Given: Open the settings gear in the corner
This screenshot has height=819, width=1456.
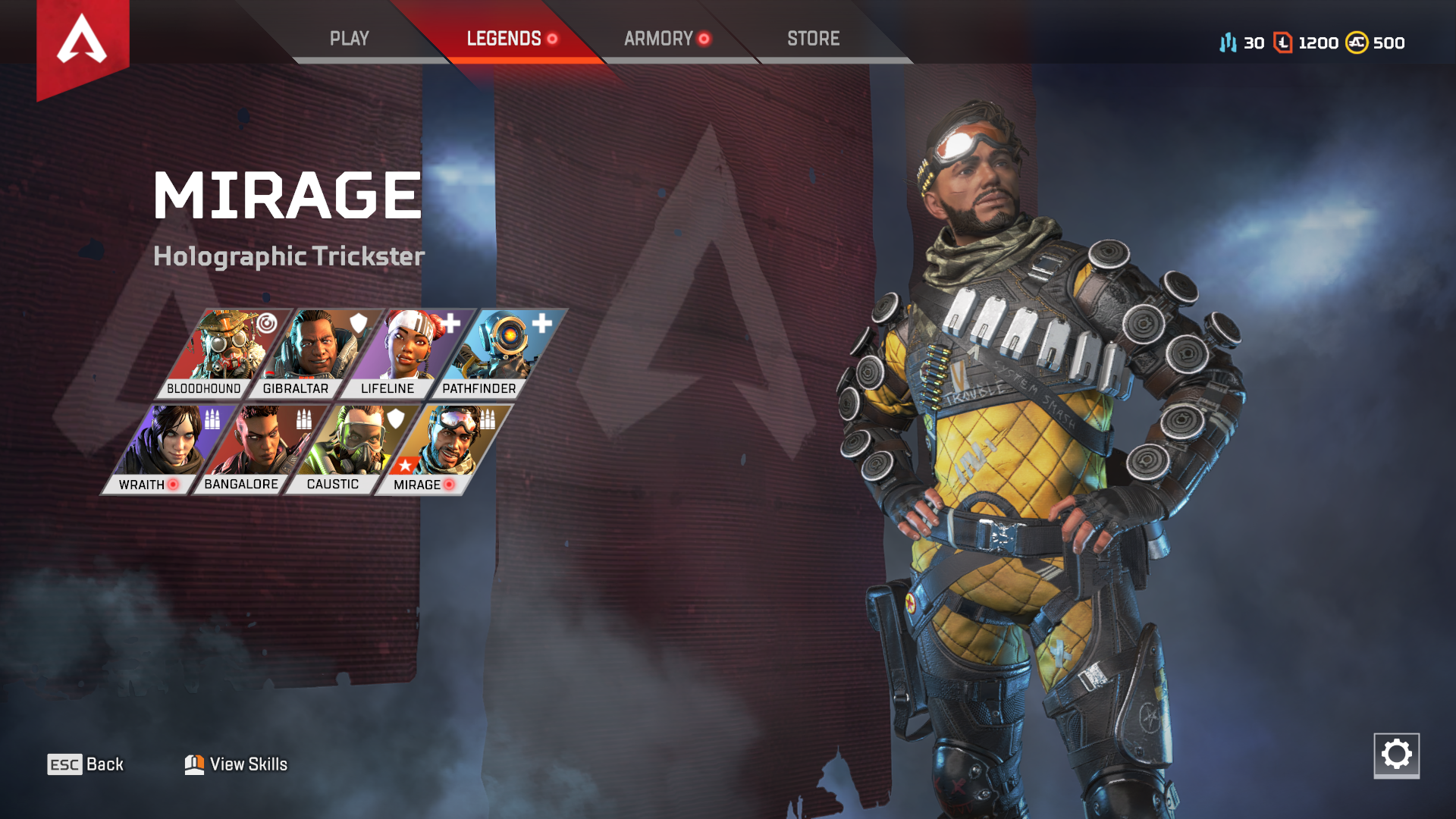Looking at the screenshot, I should tap(1398, 754).
